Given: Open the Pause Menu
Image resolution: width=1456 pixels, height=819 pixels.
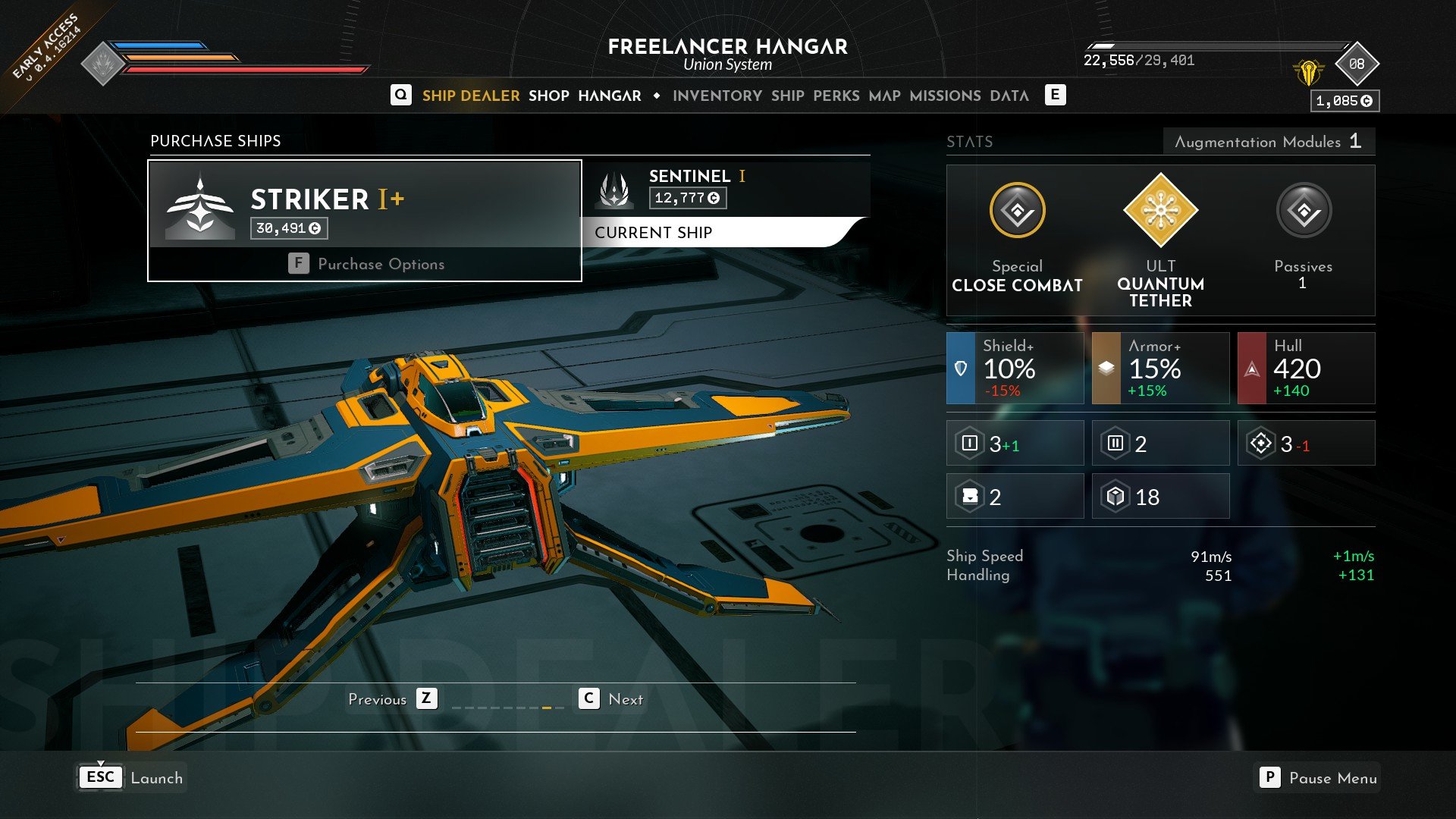Looking at the screenshot, I should (1318, 778).
